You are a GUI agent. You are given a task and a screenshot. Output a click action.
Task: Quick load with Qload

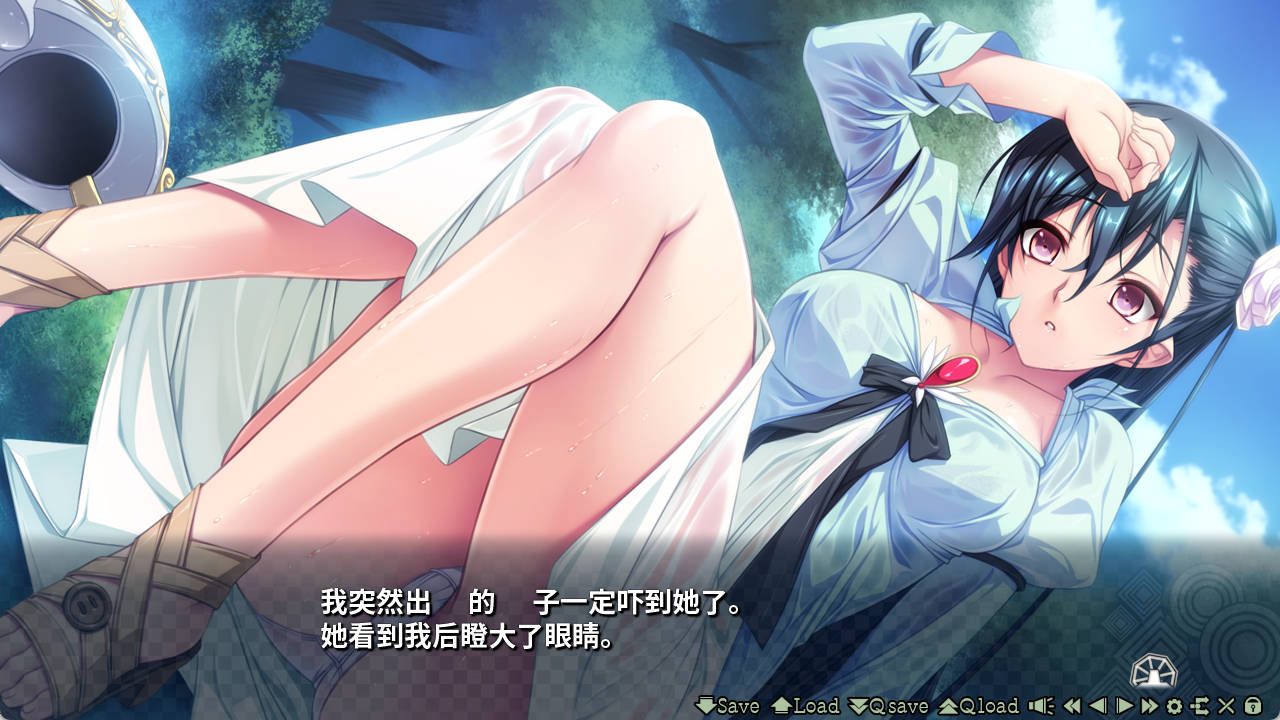[978, 706]
